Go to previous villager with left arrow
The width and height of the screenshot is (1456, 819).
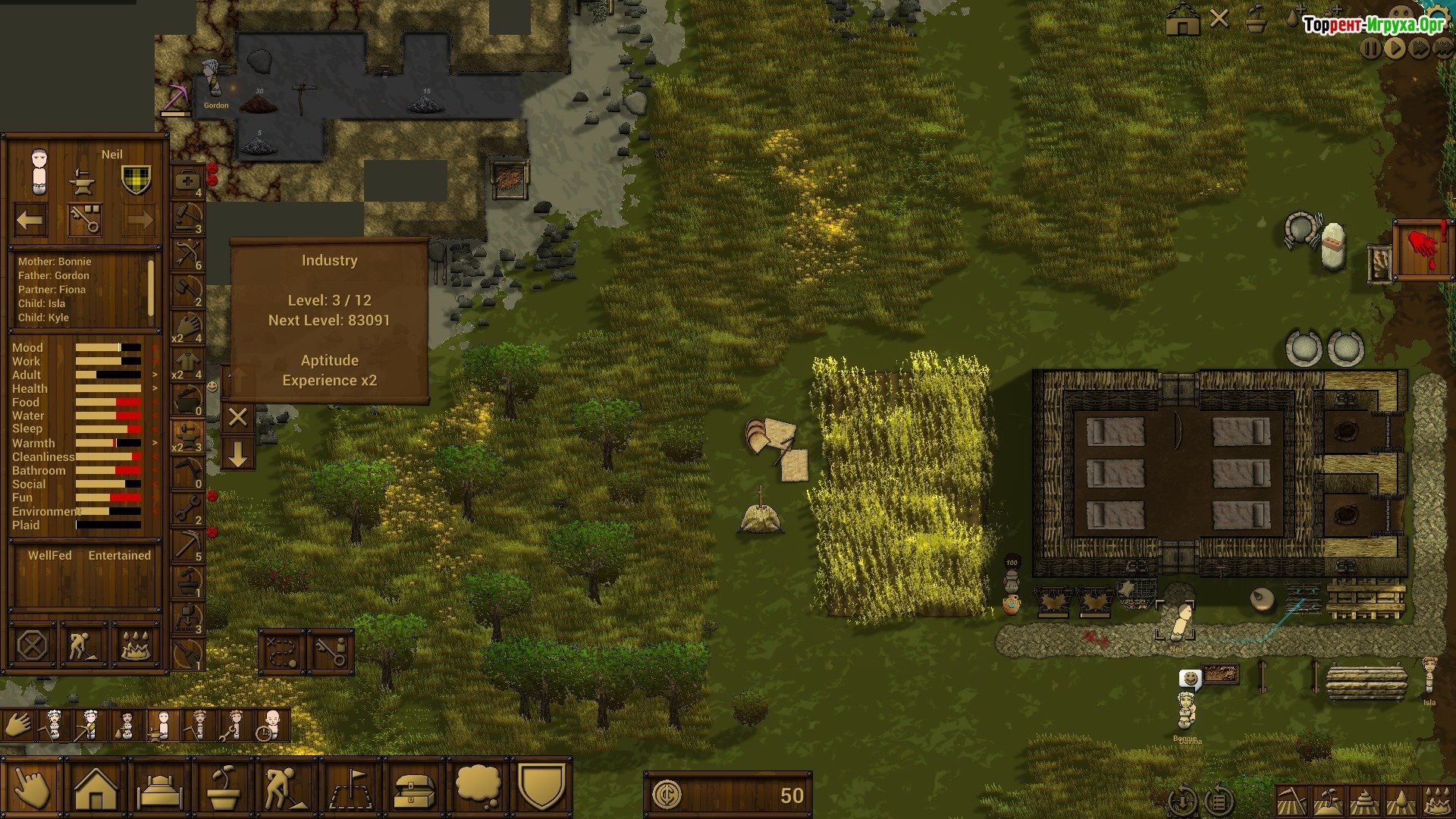30,221
